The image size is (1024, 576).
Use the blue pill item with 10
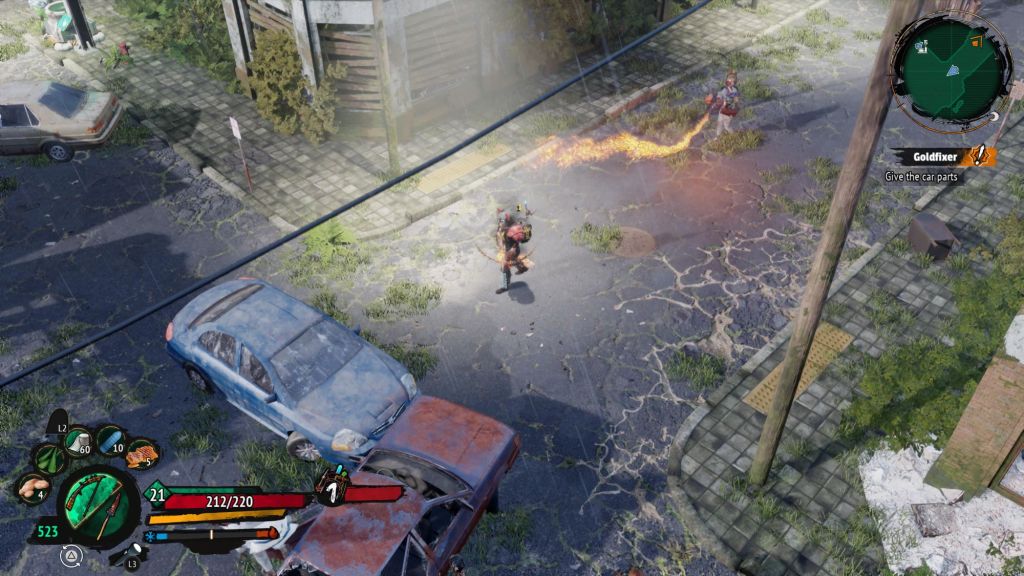(x=110, y=439)
